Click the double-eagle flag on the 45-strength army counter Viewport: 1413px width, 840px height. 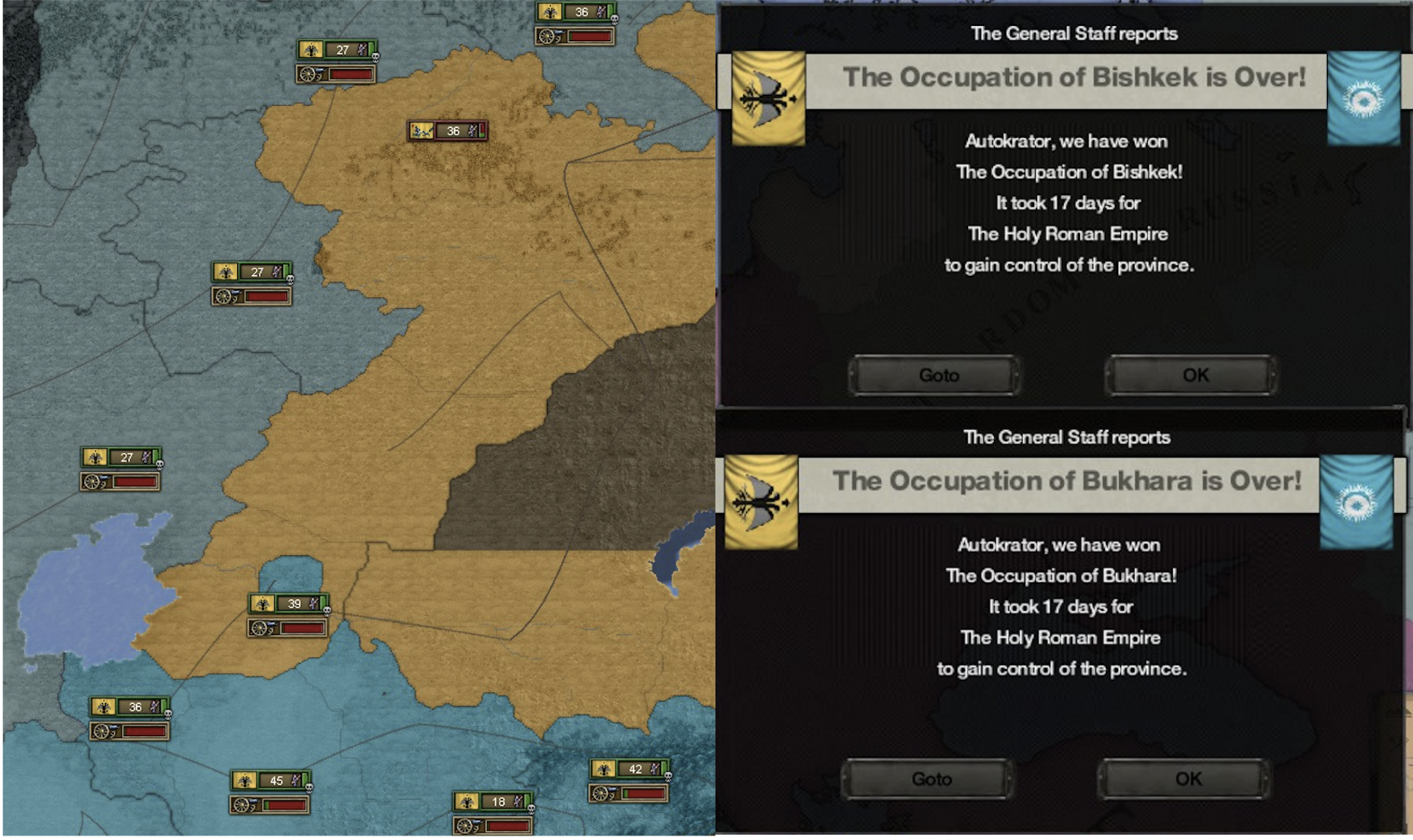243,781
